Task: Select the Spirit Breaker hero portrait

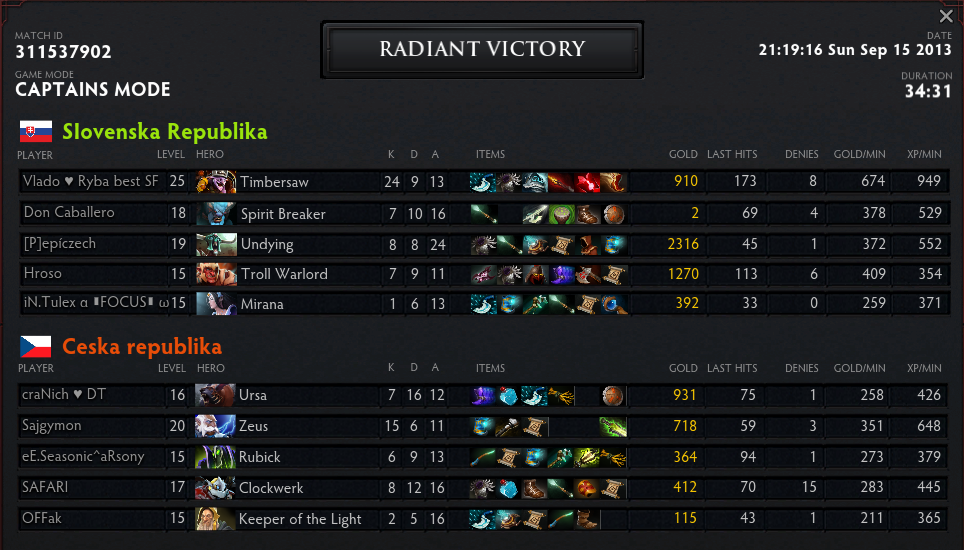Action: [x=216, y=213]
